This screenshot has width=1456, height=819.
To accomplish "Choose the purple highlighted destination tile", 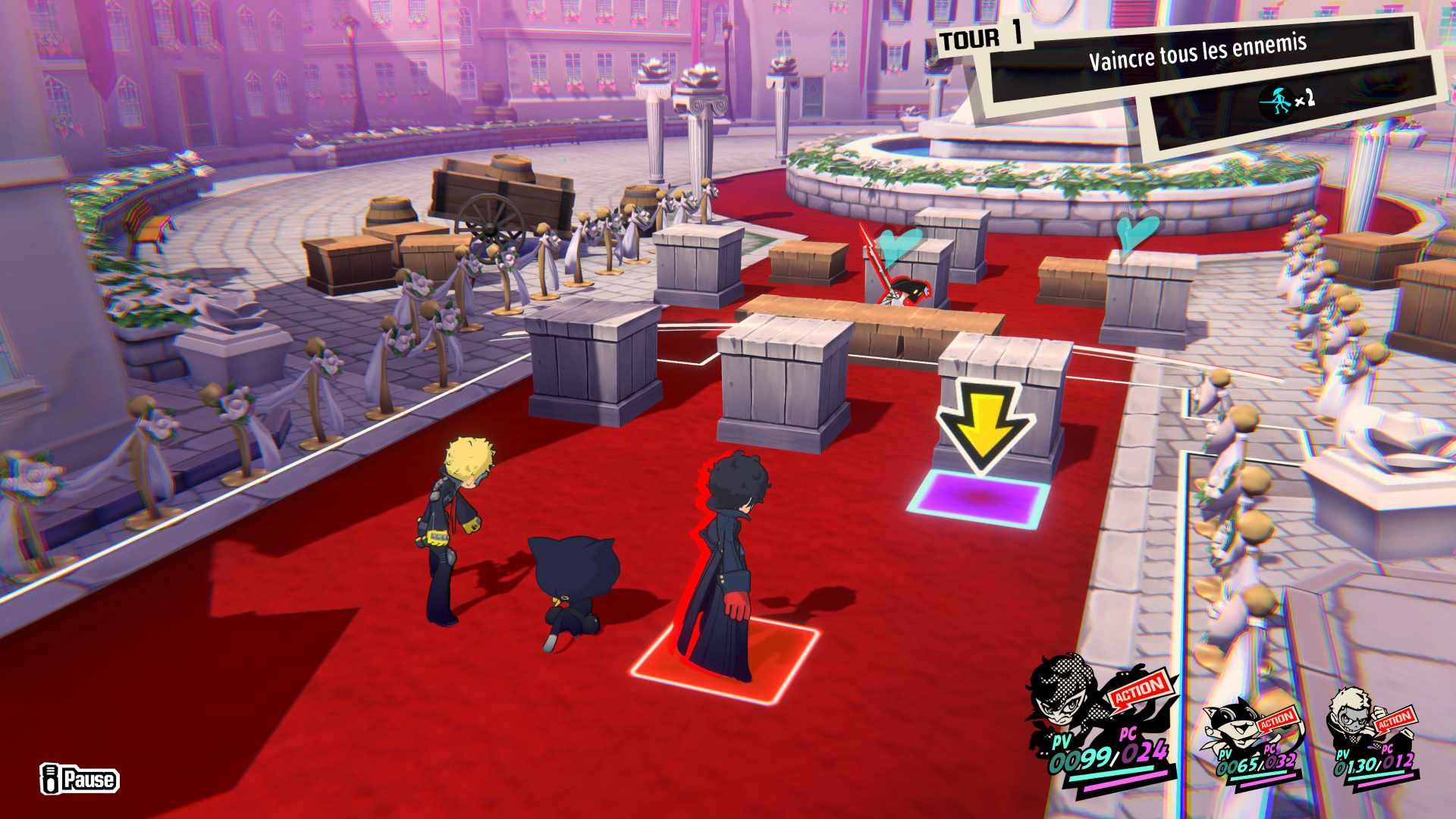I will coord(980,498).
